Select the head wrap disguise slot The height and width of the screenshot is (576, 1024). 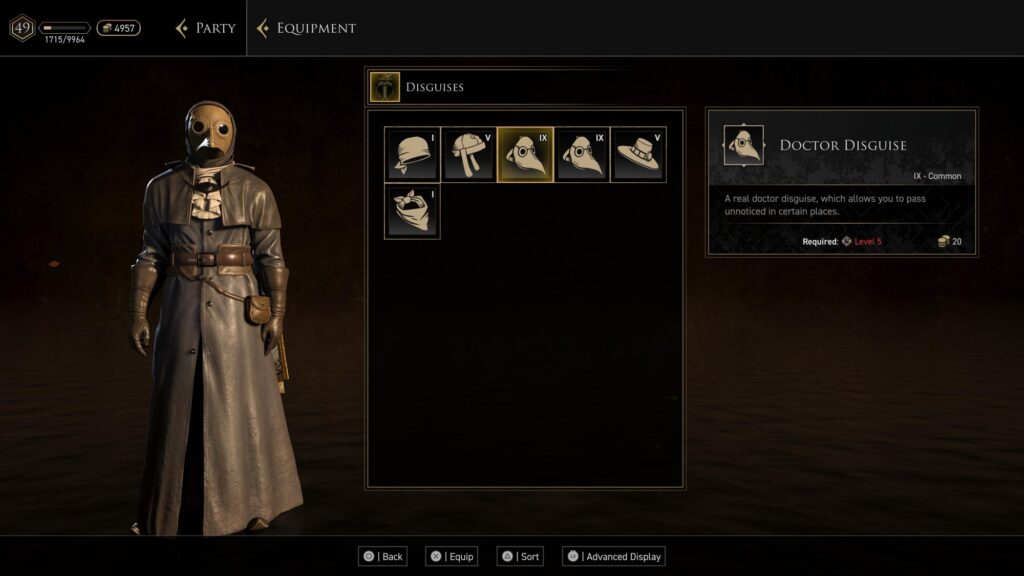tap(412, 154)
